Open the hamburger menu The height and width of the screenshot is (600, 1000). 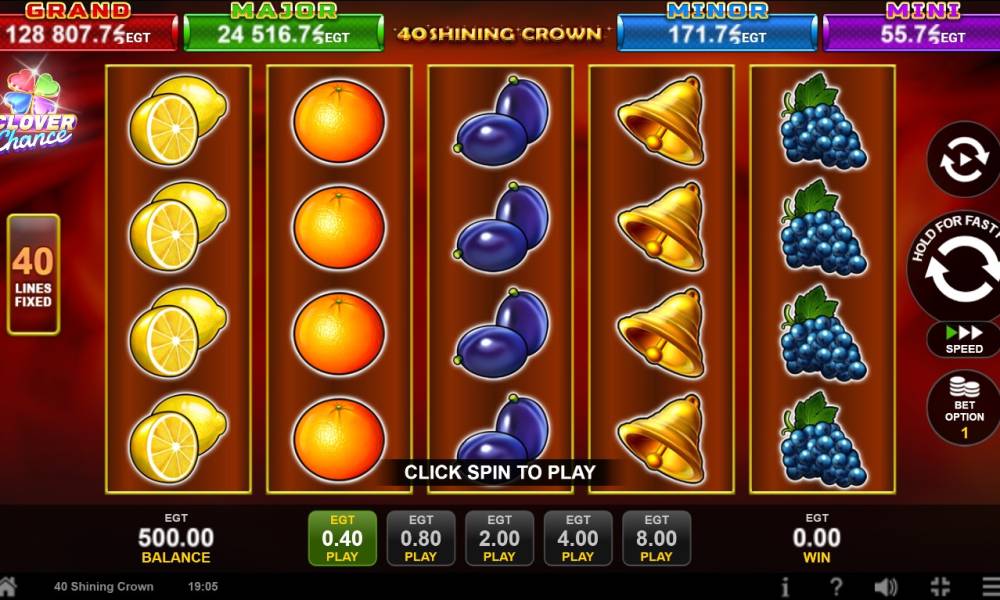pyautogui.click(x=990, y=587)
